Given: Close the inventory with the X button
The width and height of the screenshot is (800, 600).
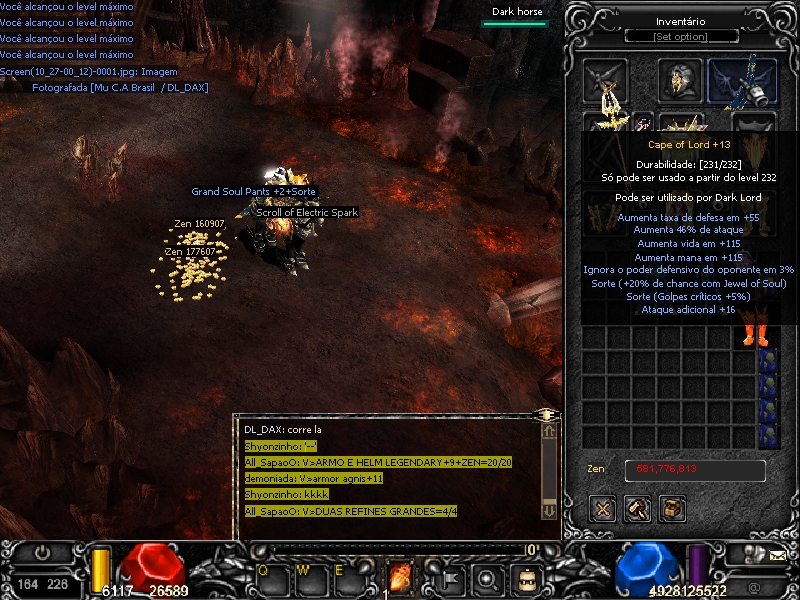Looking at the screenshot, I should (x=603, y=509).
